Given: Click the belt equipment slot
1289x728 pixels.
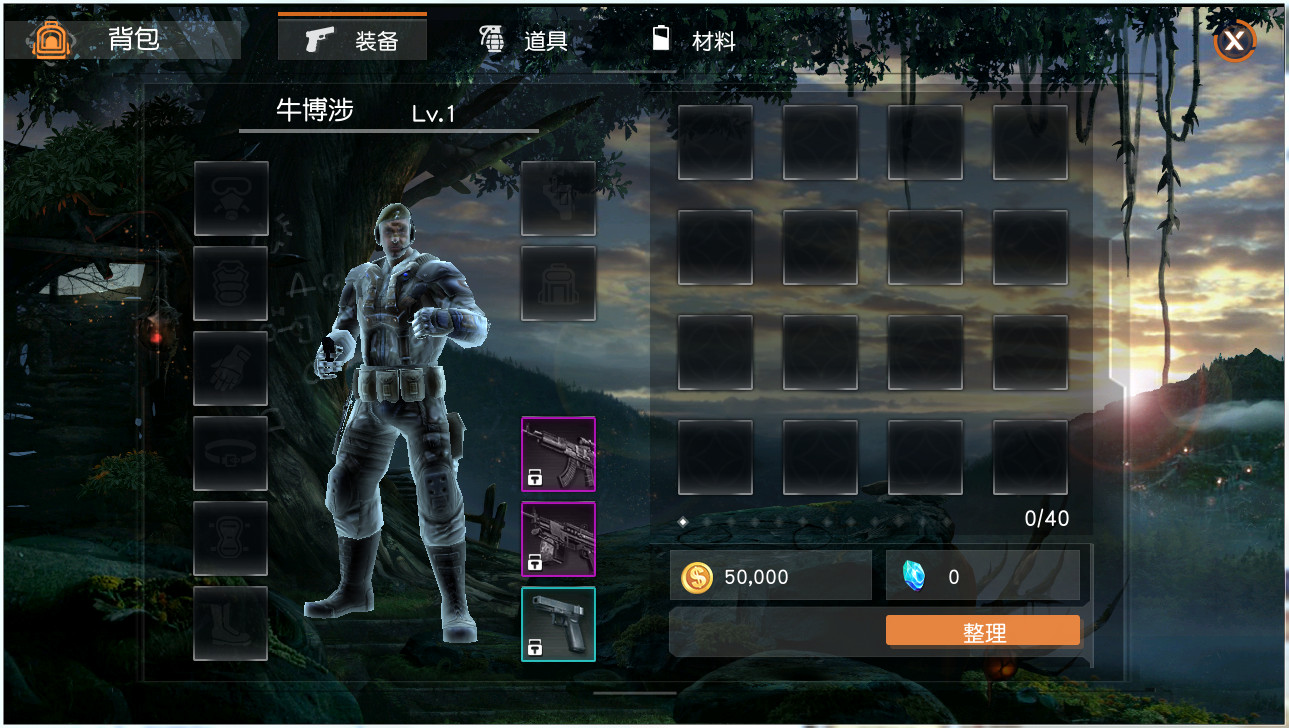Looking at the screenshot, I should tap(230, 455).
